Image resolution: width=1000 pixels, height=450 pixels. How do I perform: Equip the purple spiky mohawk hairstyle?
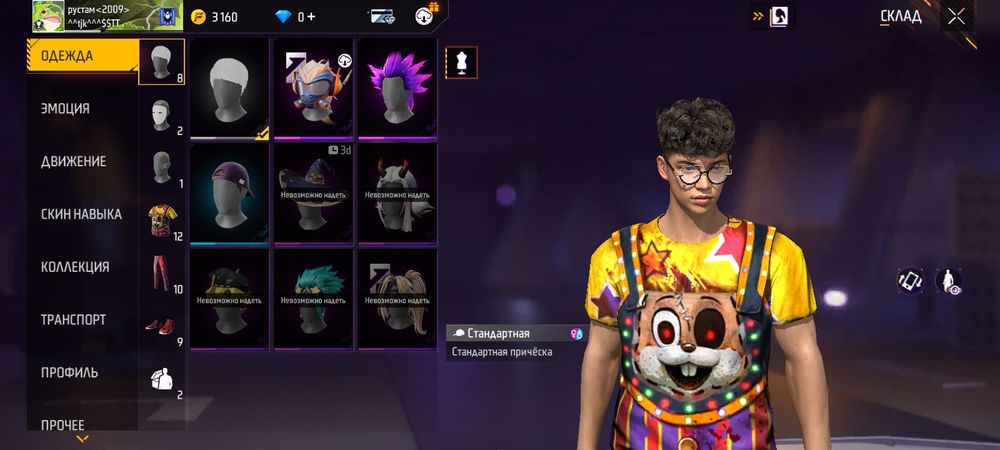(x=397, y=88)
